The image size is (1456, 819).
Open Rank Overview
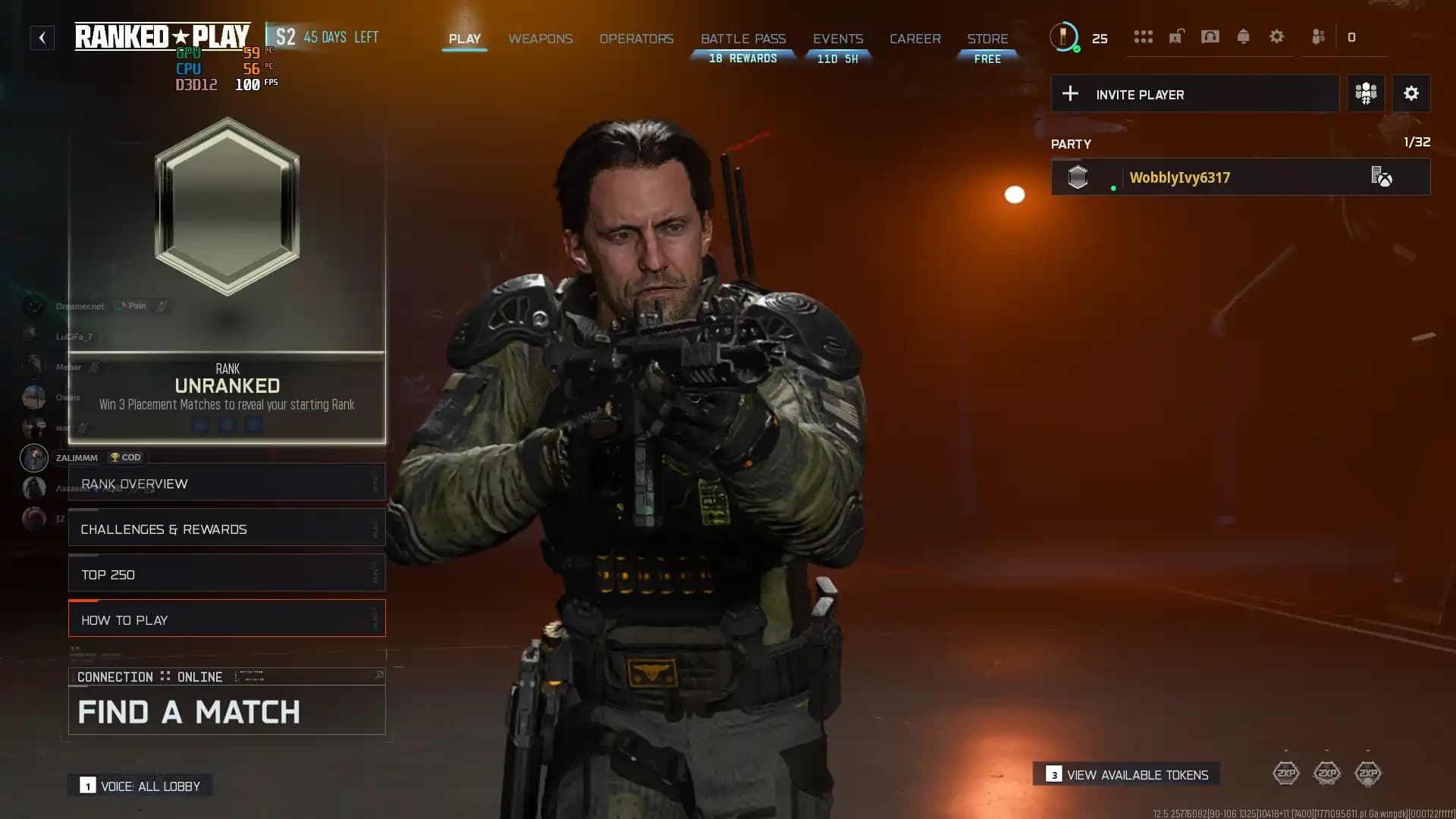227,483
